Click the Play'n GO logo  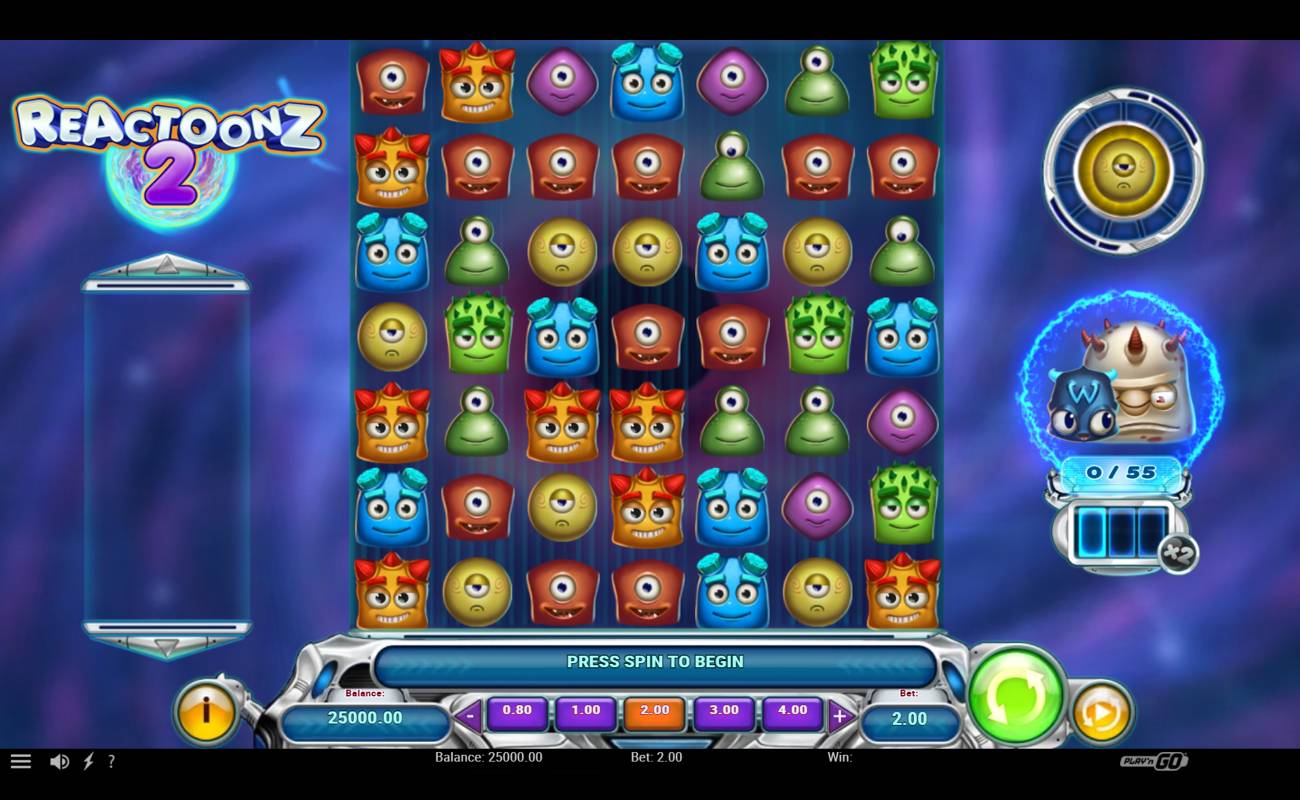pyautogui.click(x=1155, y=761)
